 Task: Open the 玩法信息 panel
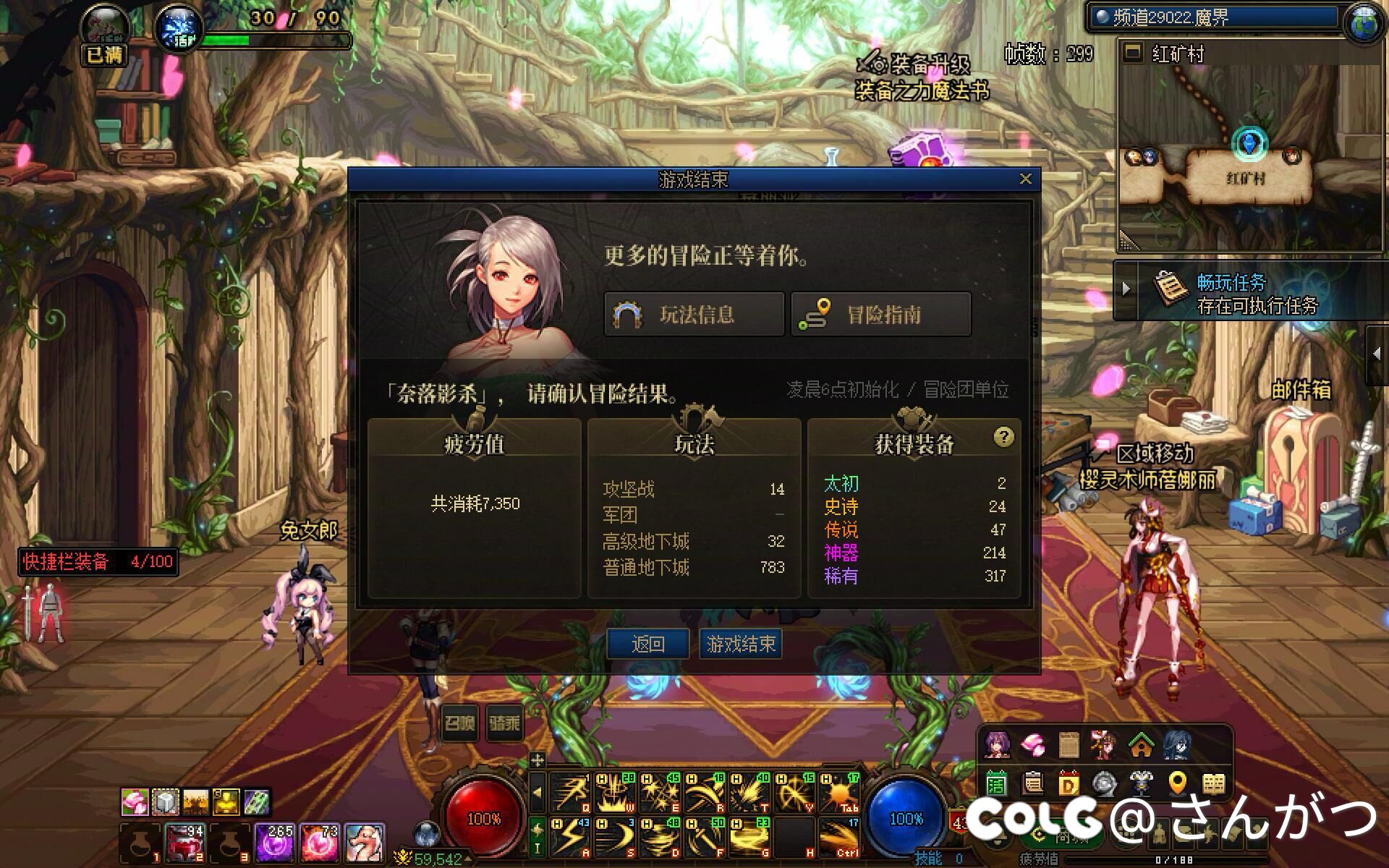click(694, 315)
